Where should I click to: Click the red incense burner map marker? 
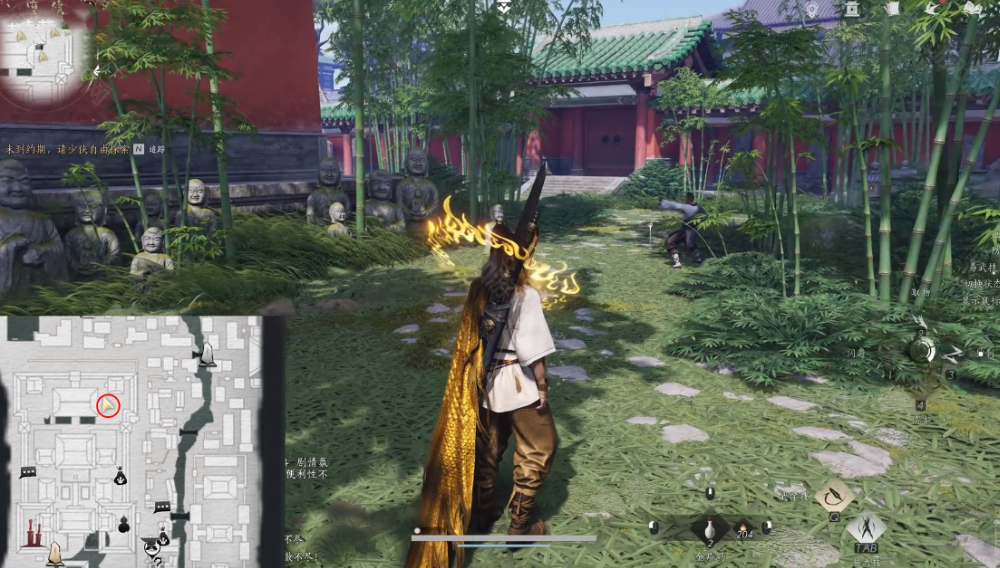[35, 532]
